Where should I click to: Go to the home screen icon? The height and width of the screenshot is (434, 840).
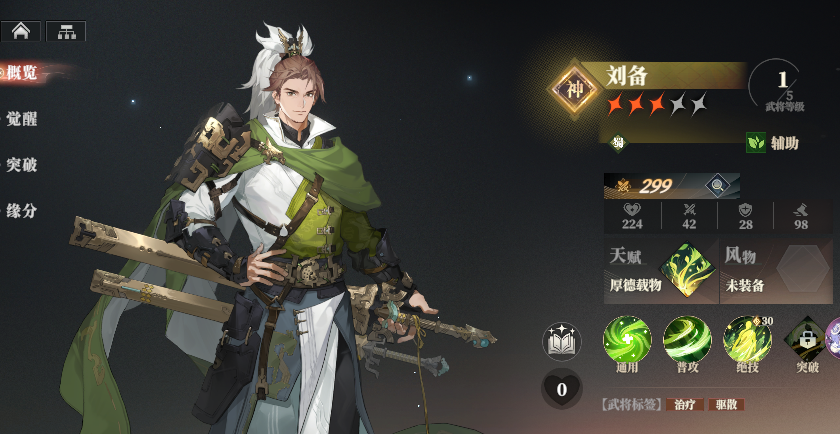(x=20, y=31)
